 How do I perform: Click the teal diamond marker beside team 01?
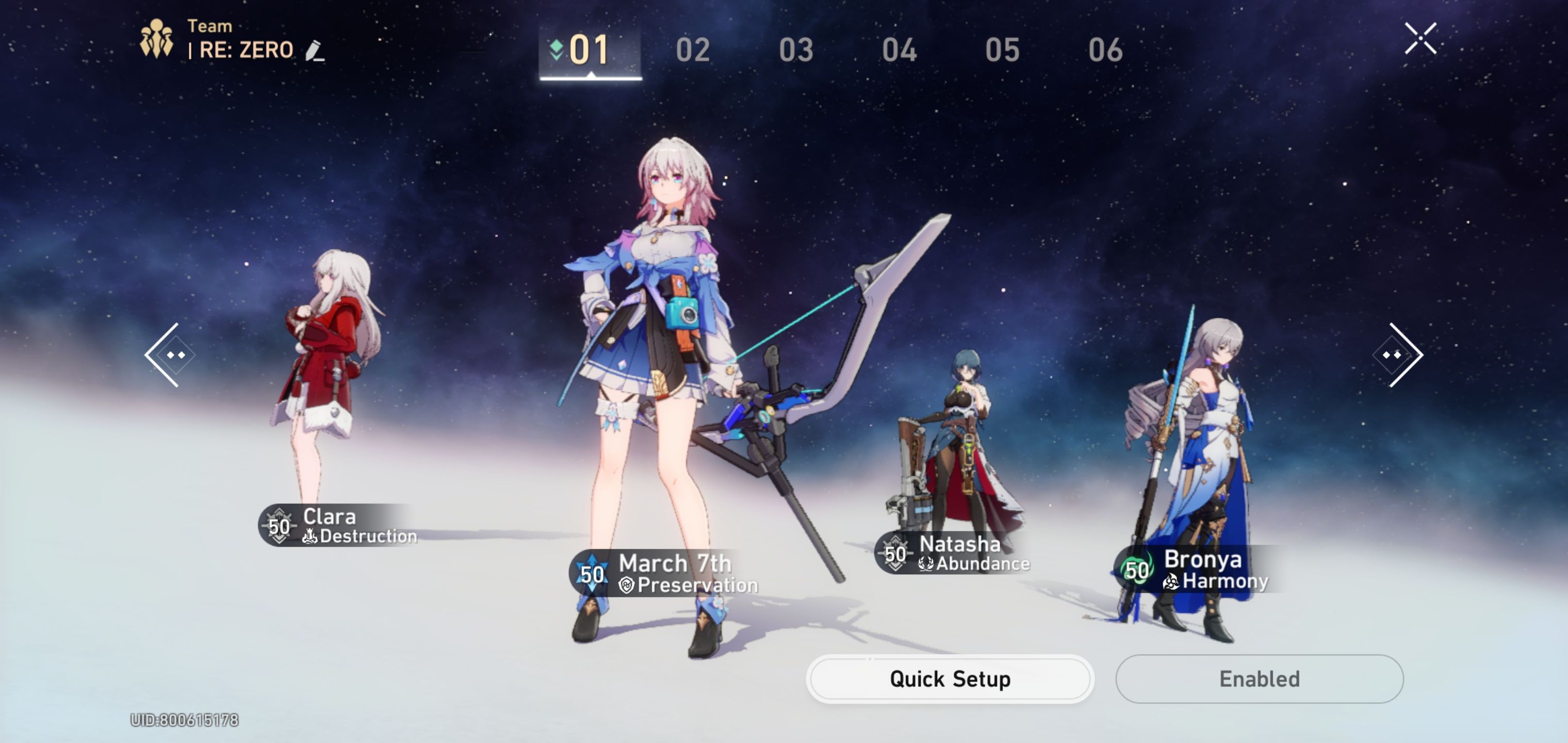557,50
